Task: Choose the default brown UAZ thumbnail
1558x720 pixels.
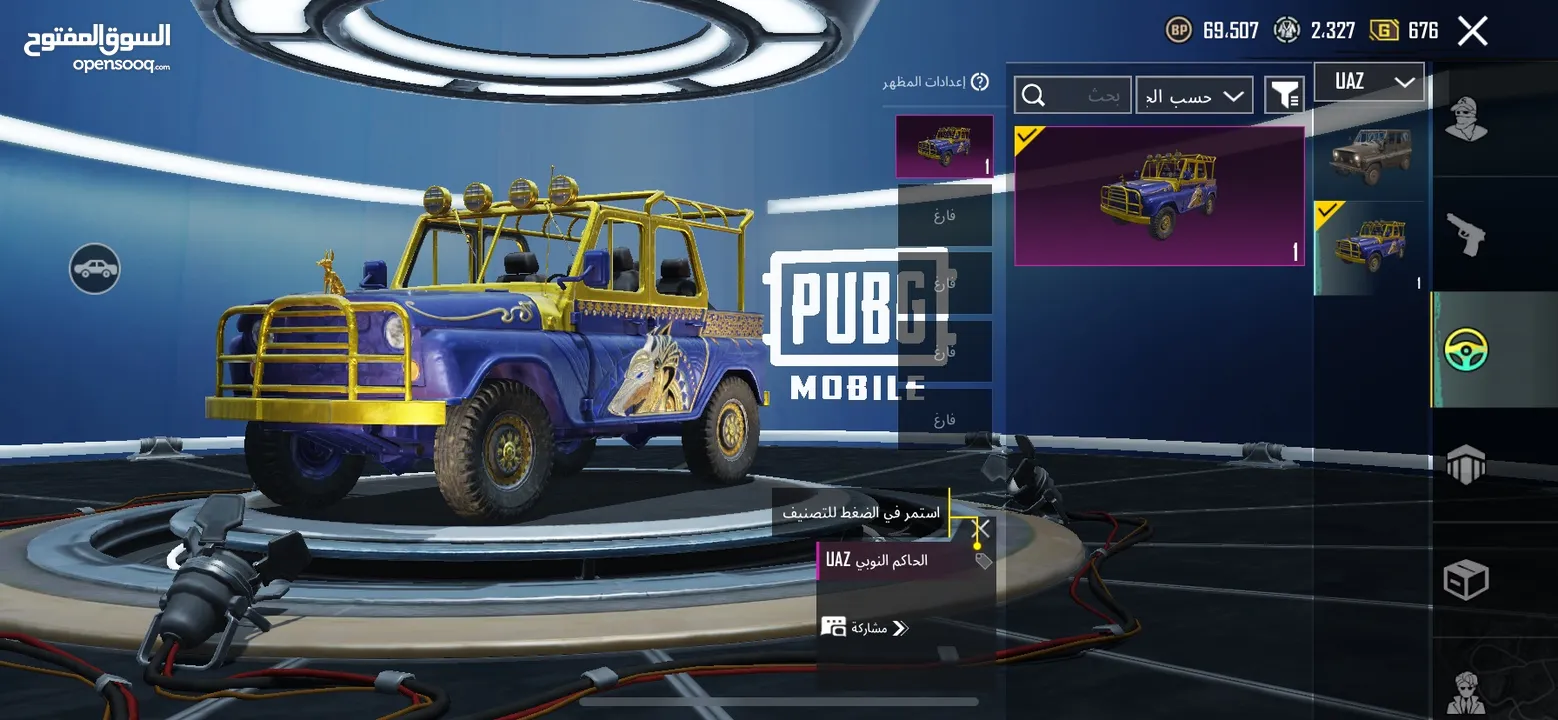Action: click(x=1368, y=152)
